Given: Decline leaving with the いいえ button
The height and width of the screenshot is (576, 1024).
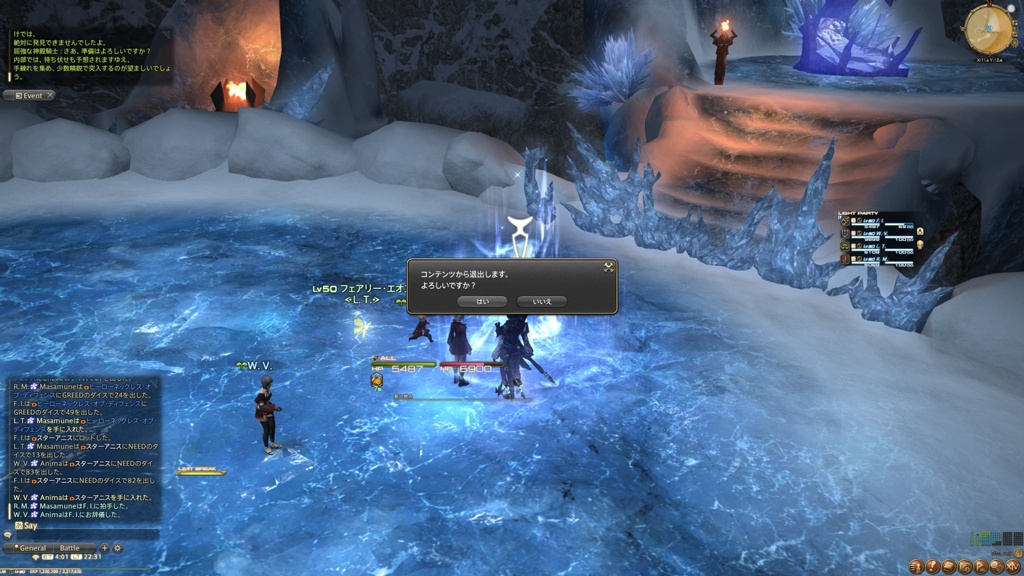Looking at the screenshot, I should (x=542, y=301).
